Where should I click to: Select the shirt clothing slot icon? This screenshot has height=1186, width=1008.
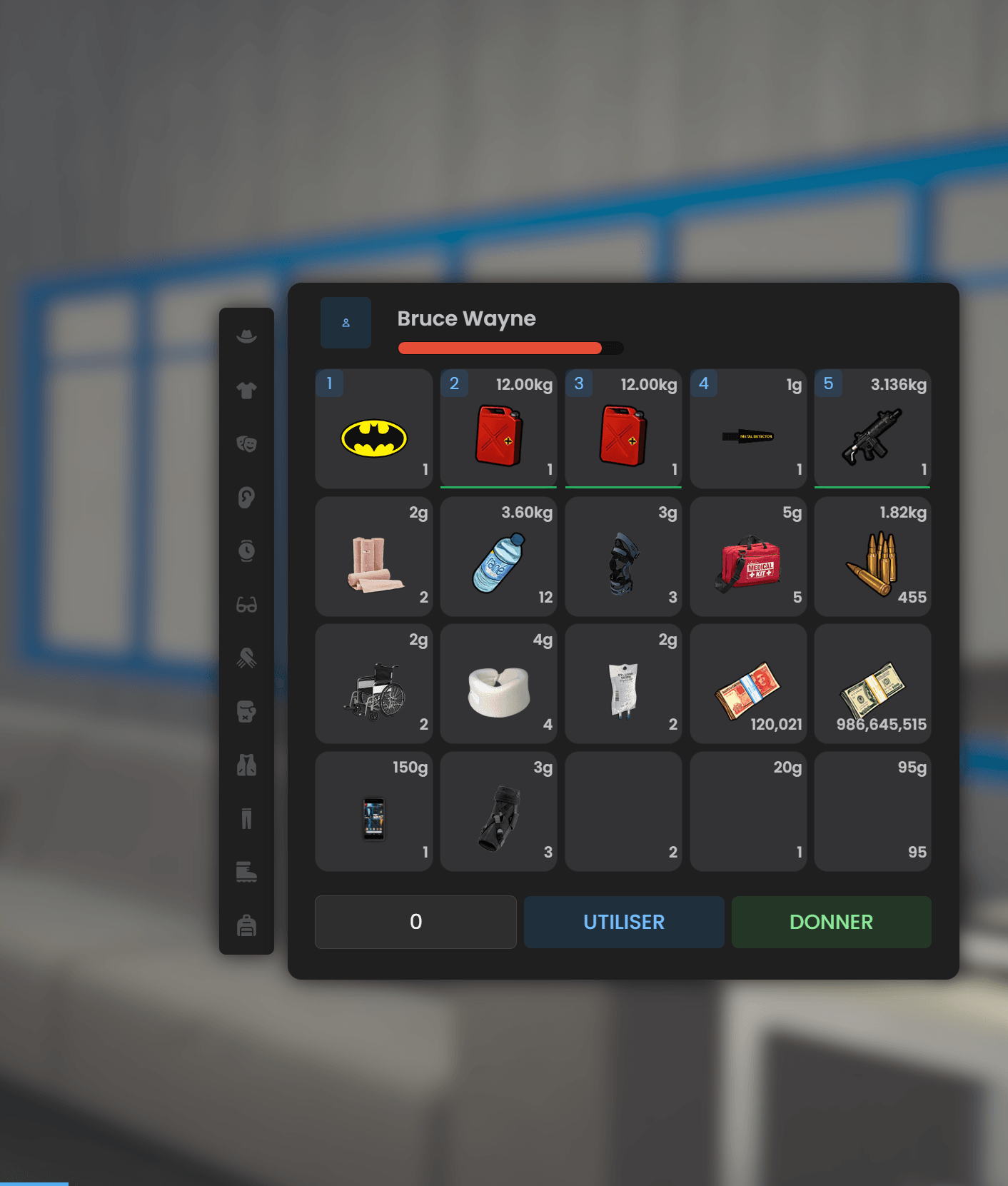[x=246, y=391]
